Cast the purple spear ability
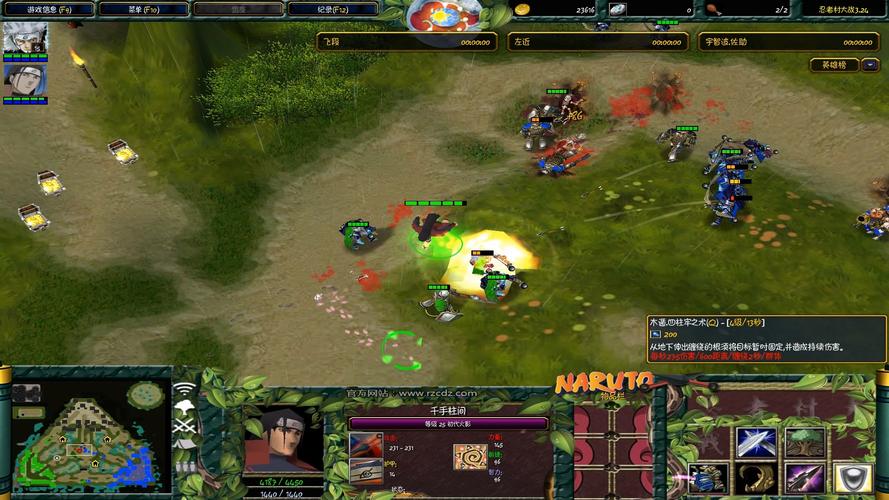Viewport: 889px width, 500px height. (803, 478)
